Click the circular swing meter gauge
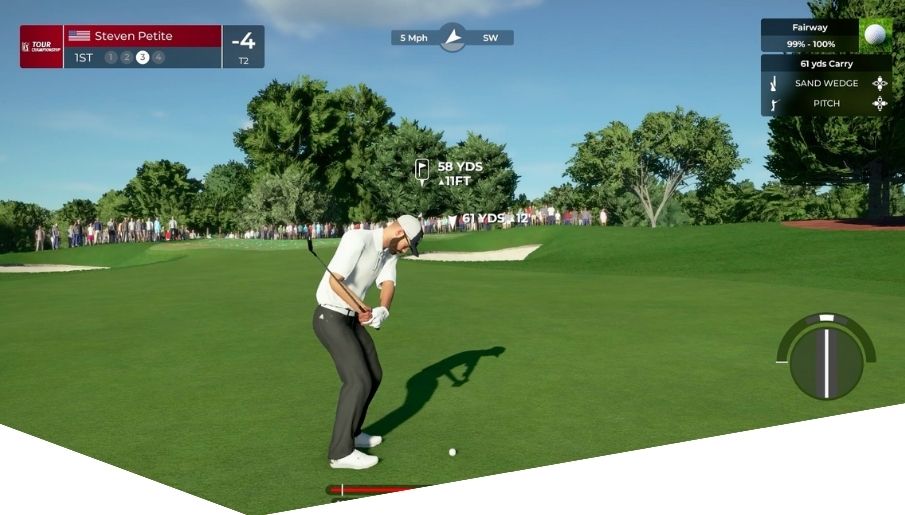Viewport: 905px width, 515px height. tap(826, 358)
